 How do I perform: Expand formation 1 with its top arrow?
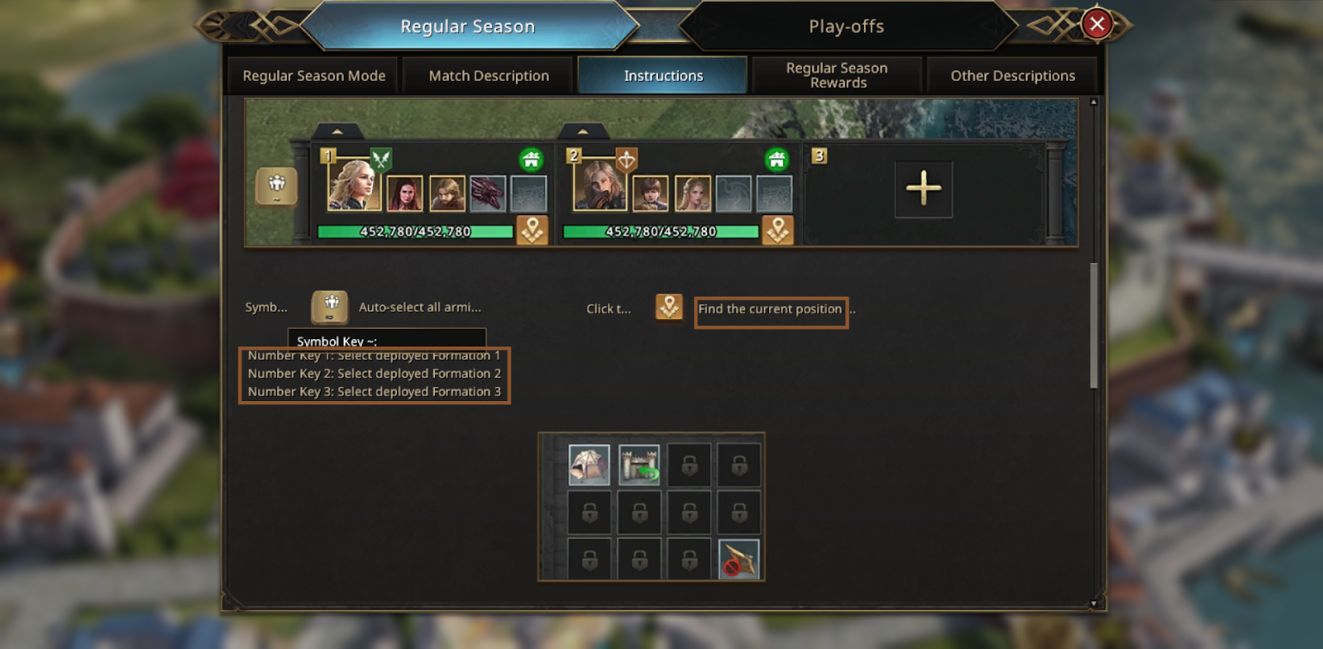click(x=337, y=132)
